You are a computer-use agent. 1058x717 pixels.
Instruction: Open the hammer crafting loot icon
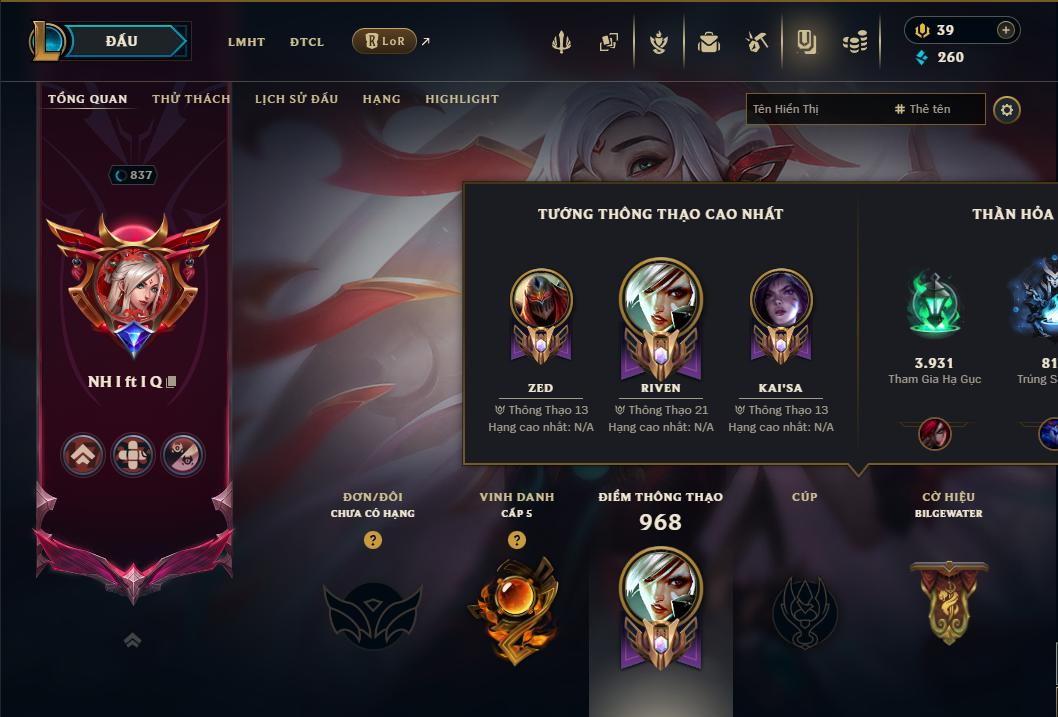click(x=757, y=42)
